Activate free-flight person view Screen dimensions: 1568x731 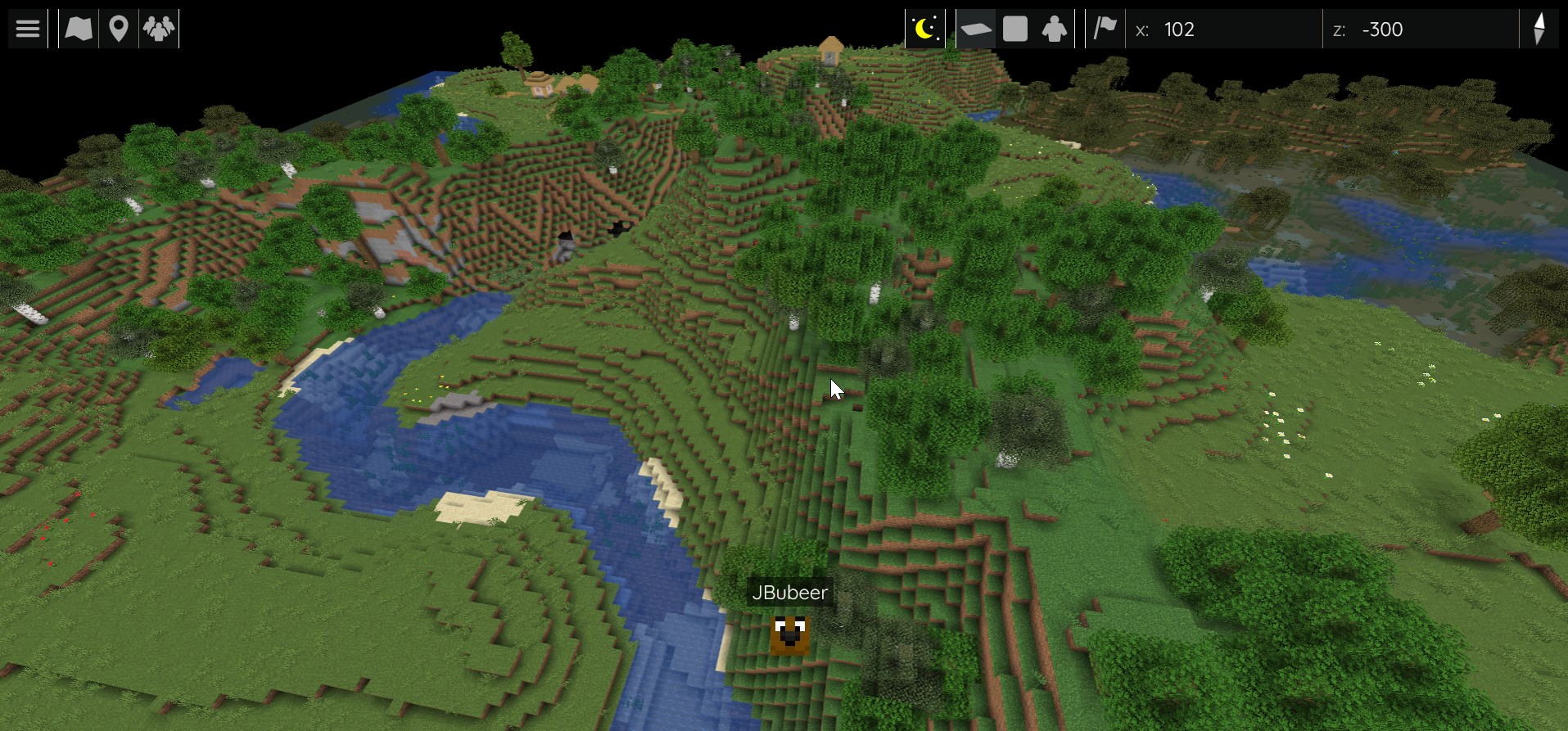(1055, 29)
